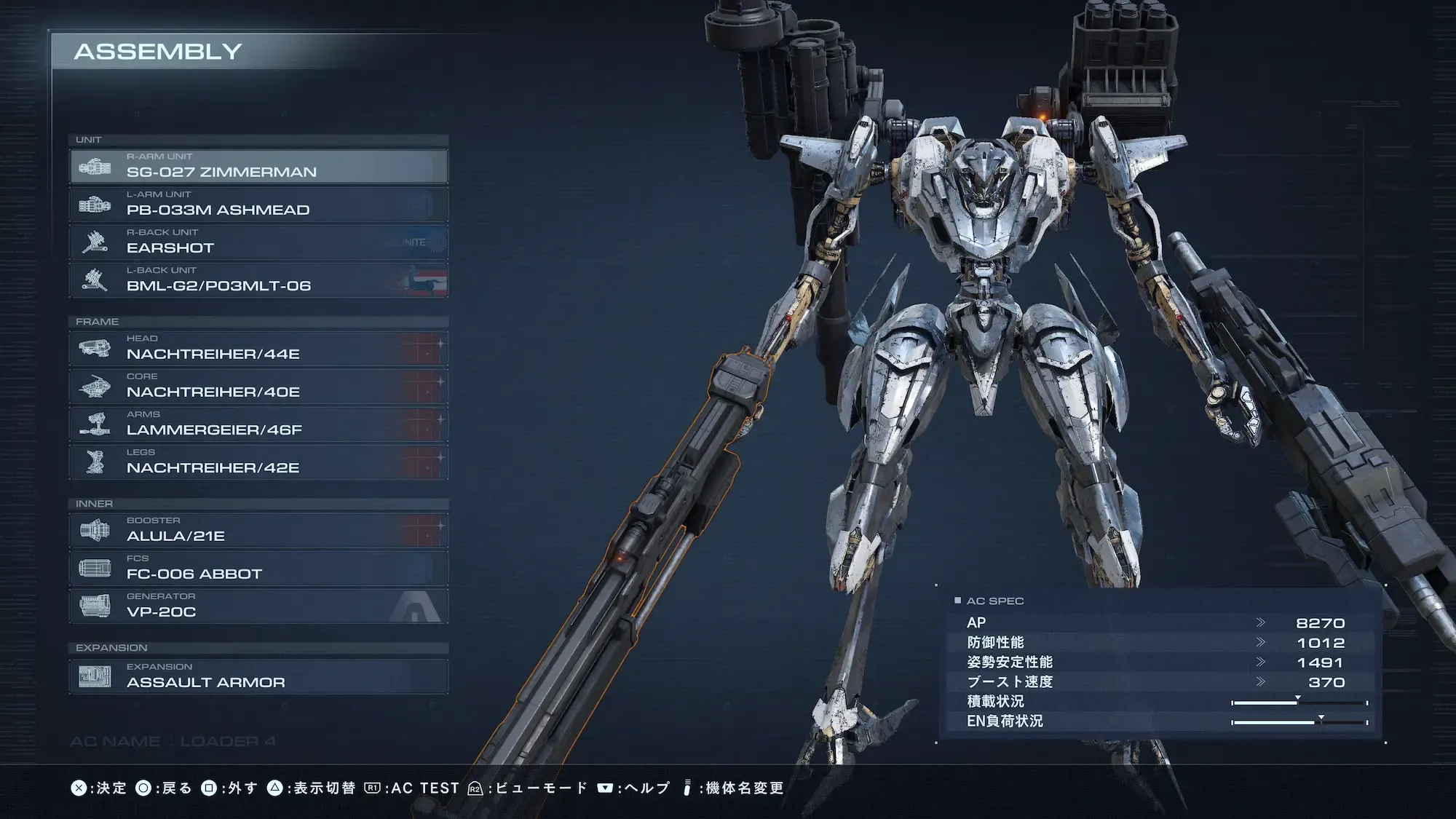Open the ALULA/21E booster slot
The width and height of the screenshot is (1456, 819).
[258, 531]
